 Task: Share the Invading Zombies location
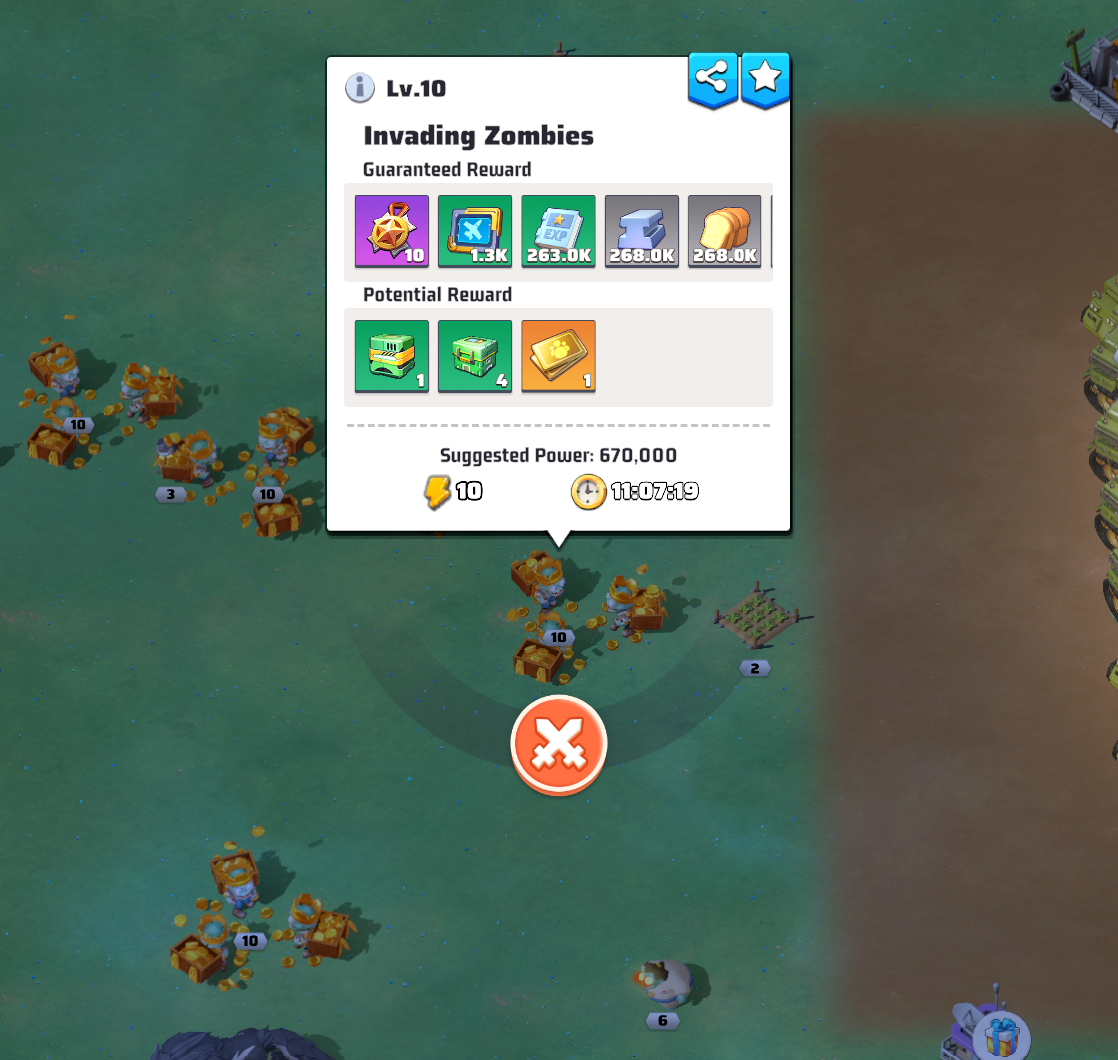coord(713,79)
